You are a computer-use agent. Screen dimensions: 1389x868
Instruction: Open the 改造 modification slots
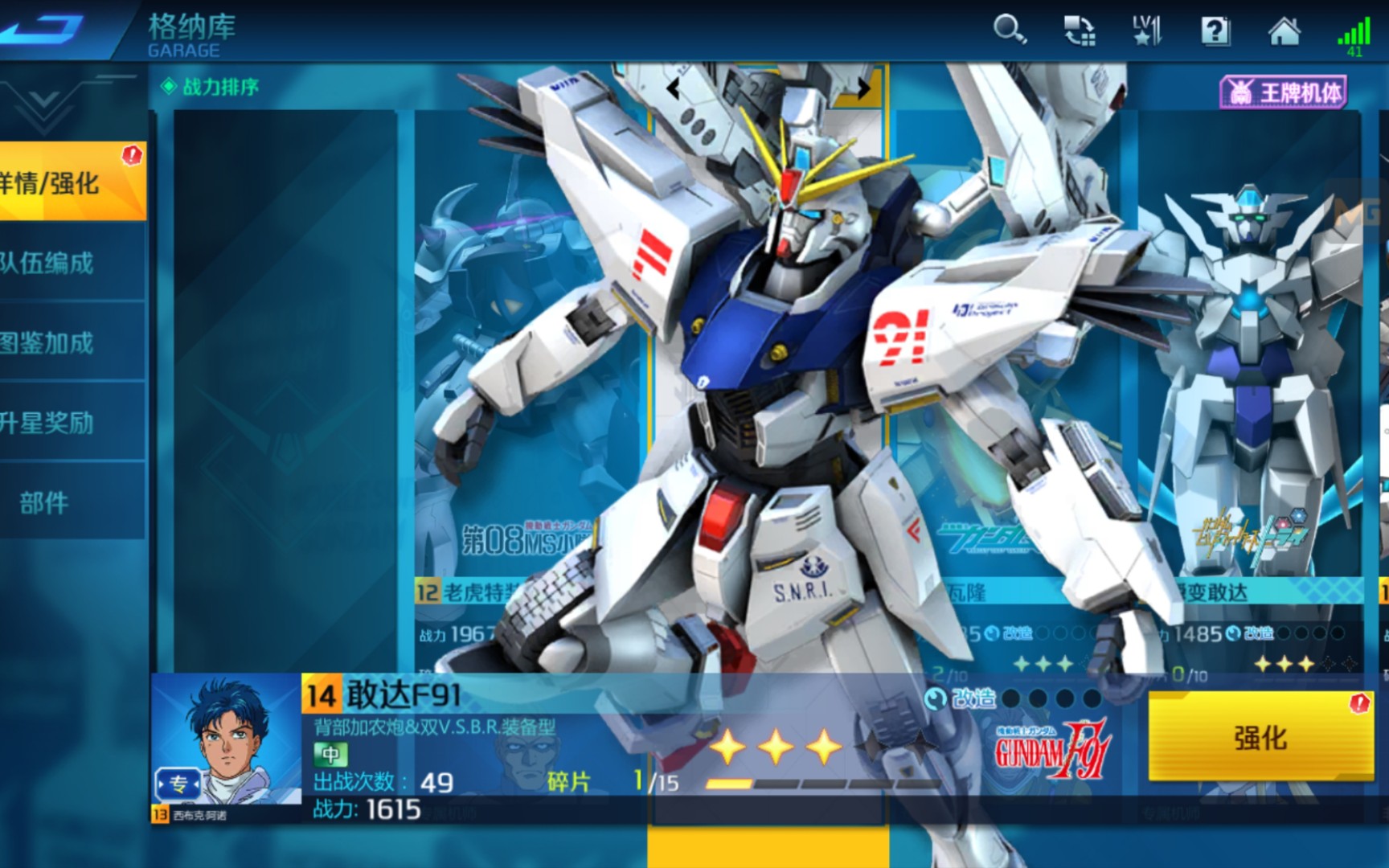tap(1013, 698)
